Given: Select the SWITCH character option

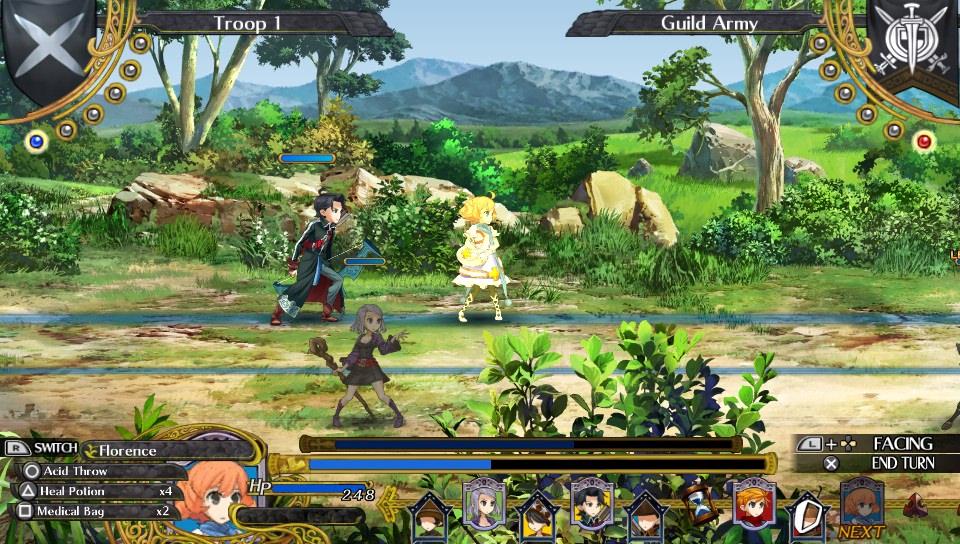Looking at the screenshot, I should [x=46, y=449].
